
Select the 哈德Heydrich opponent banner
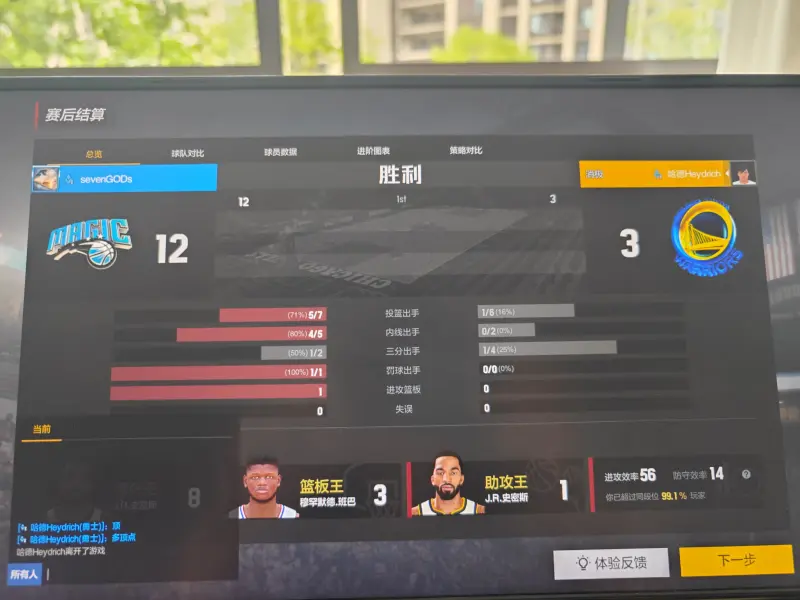click(x=667, y=174)
